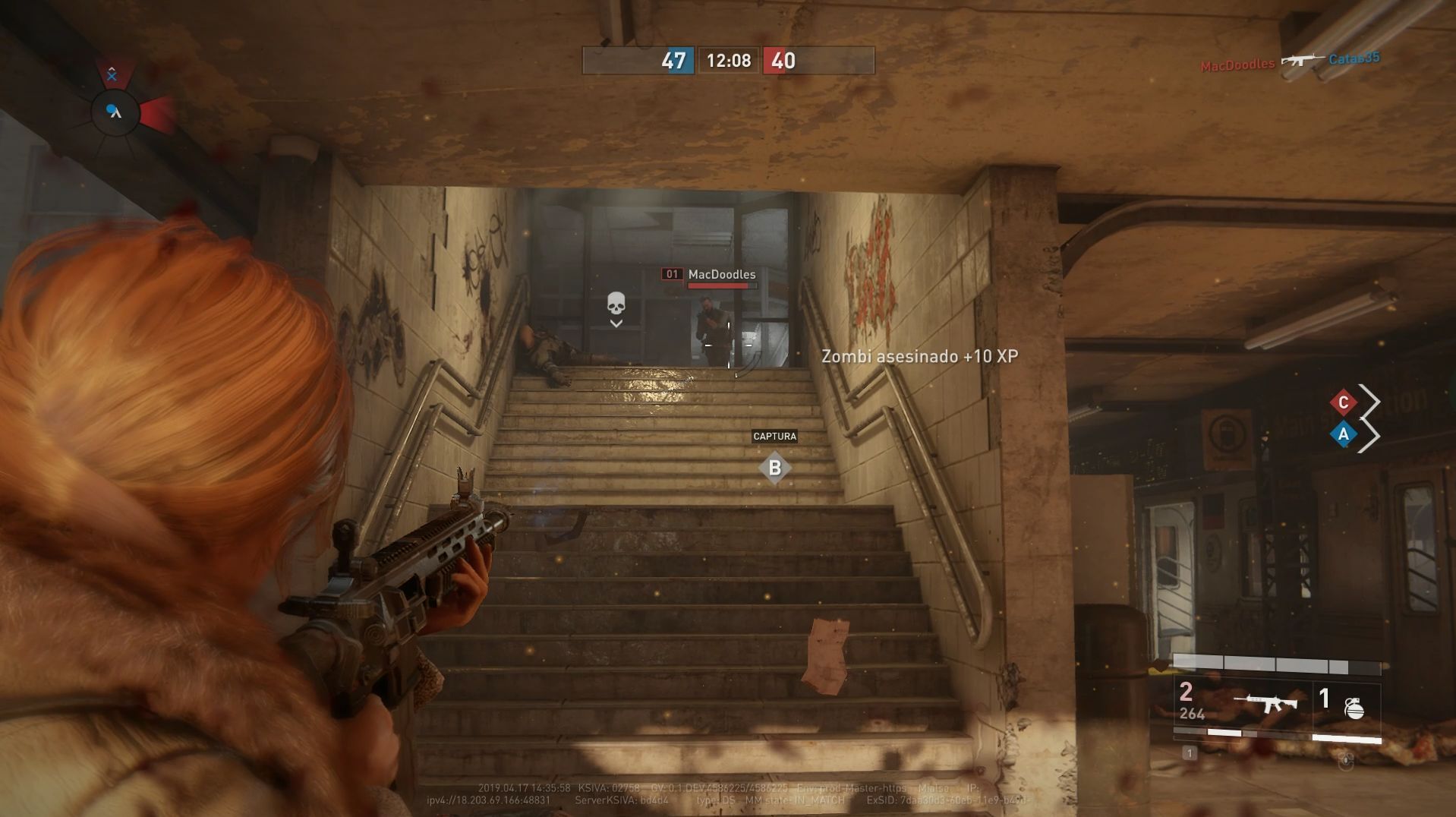Select the B capture point marker
1456x817 pixels.
[x=774, y=468]
